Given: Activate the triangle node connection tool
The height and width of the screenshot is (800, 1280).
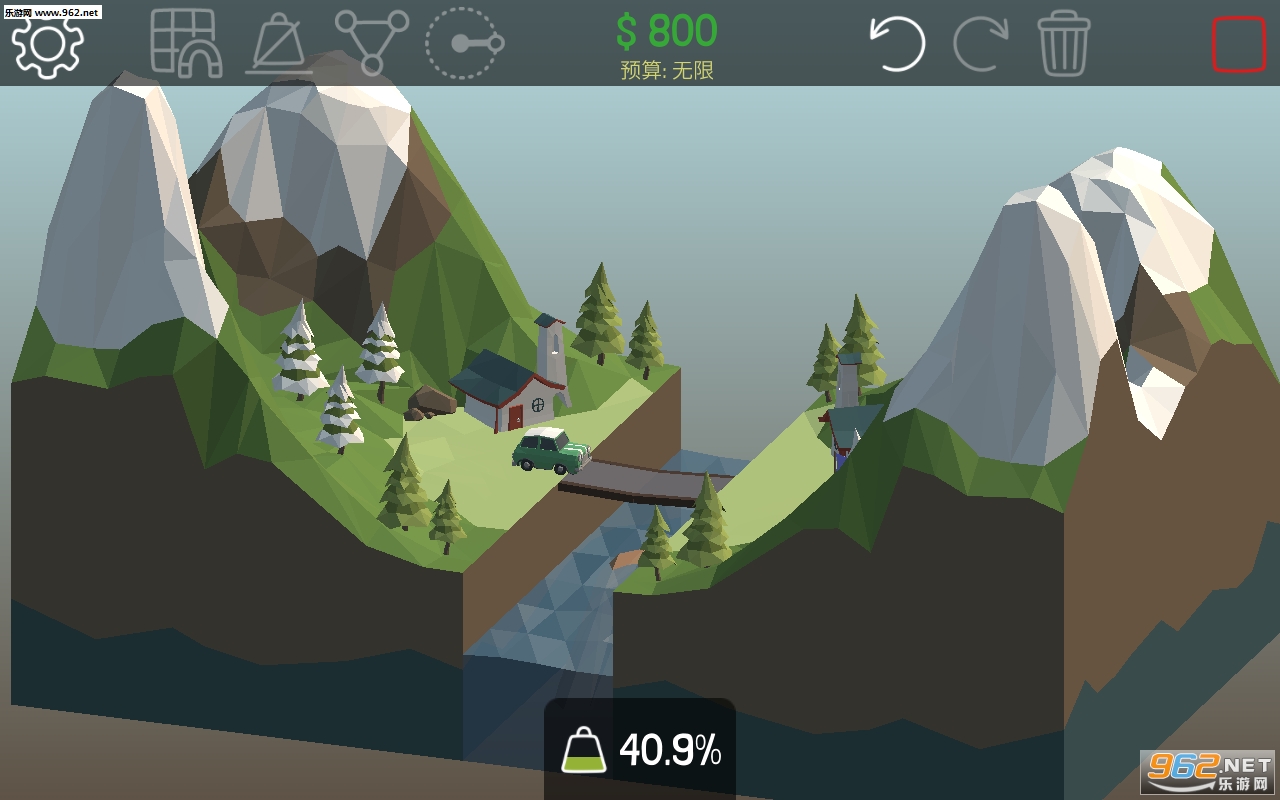Looking at the screenshot, I should (372, 43).
